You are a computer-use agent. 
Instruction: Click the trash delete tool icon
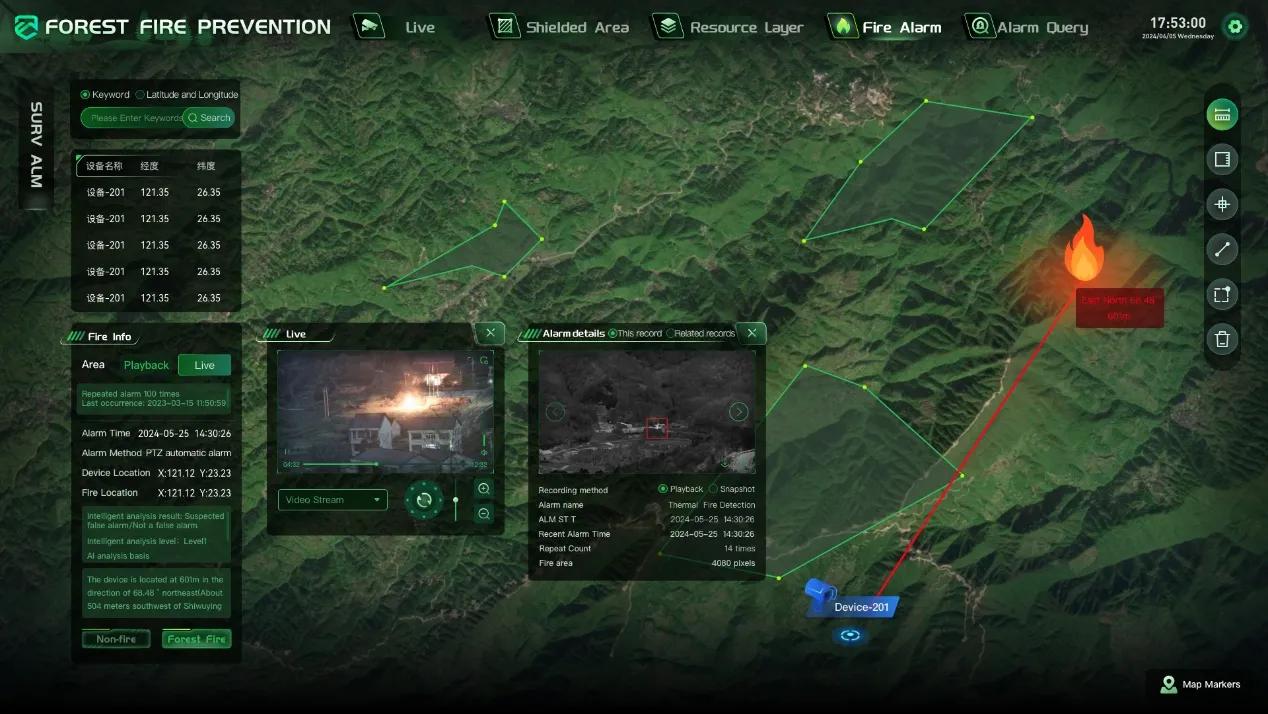pos(1221,339)
